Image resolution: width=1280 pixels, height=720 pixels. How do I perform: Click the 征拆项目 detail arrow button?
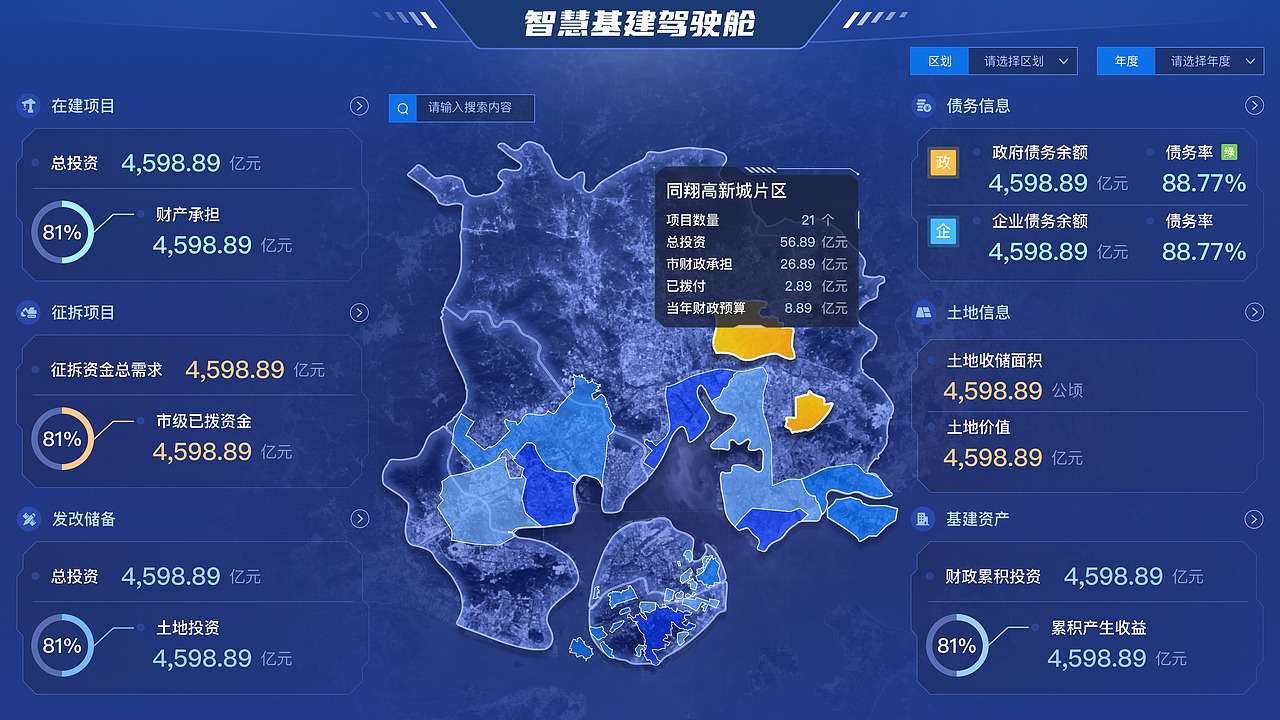coord(359,312)
